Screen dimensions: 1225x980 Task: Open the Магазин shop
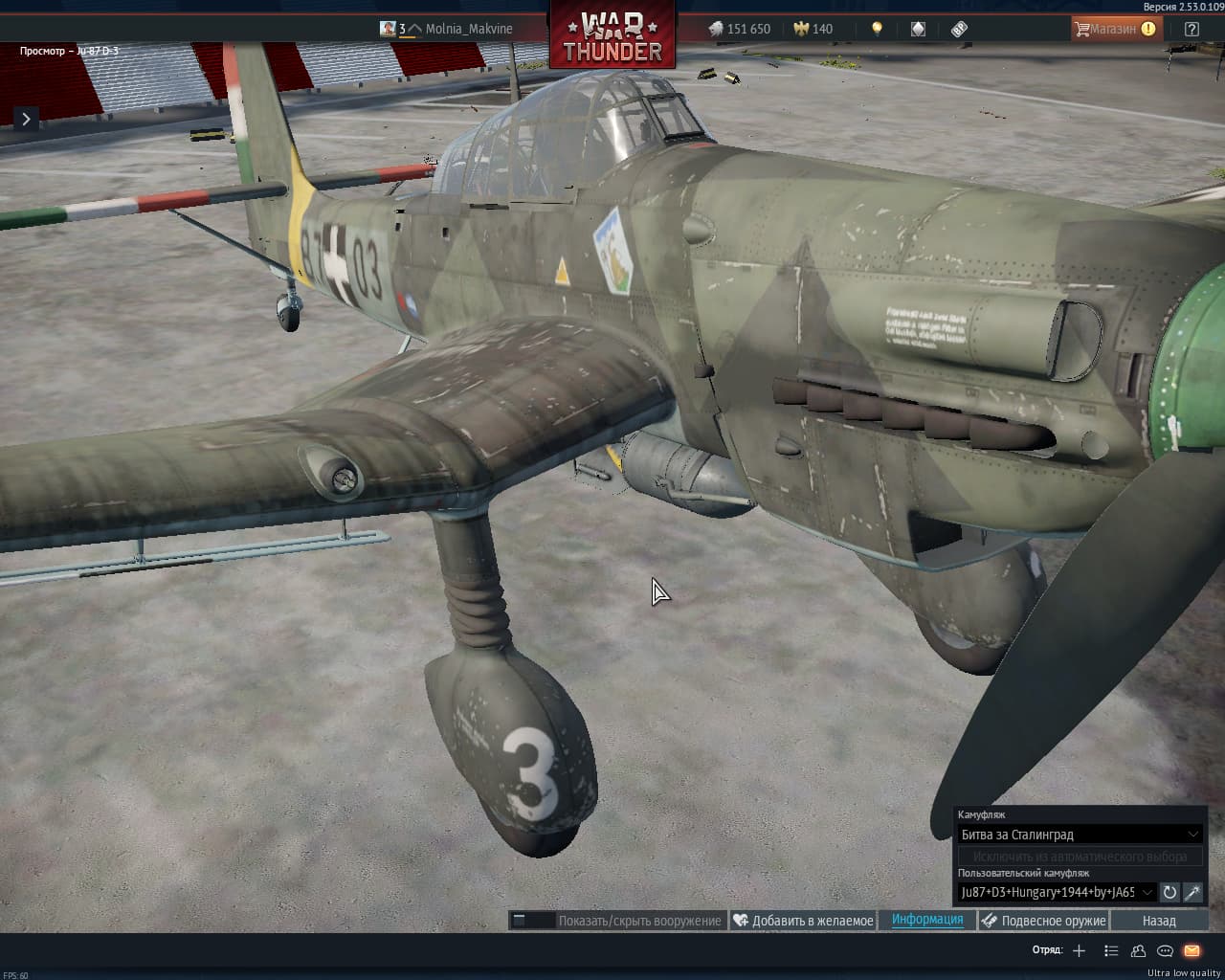click(1114, 29)
